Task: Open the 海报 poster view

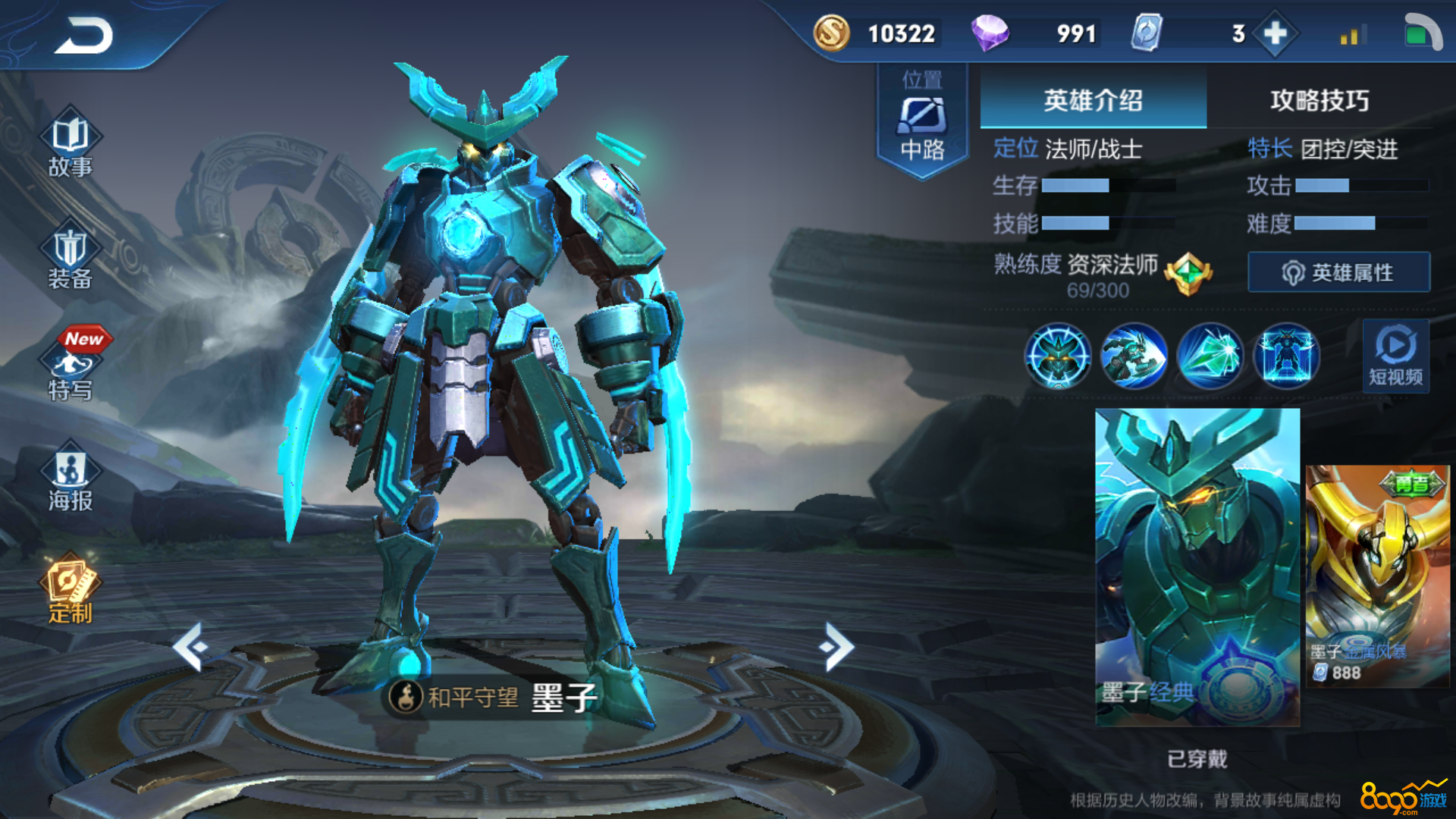Action: click(x=71, y=479)
